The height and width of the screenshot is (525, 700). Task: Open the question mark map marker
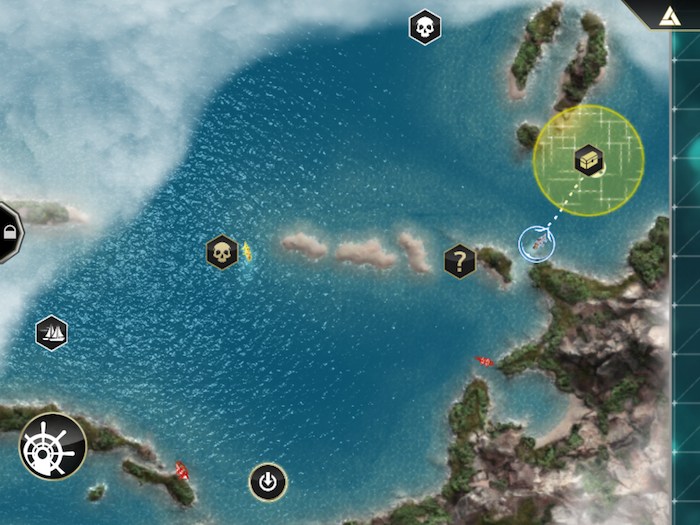coord(459,262)
